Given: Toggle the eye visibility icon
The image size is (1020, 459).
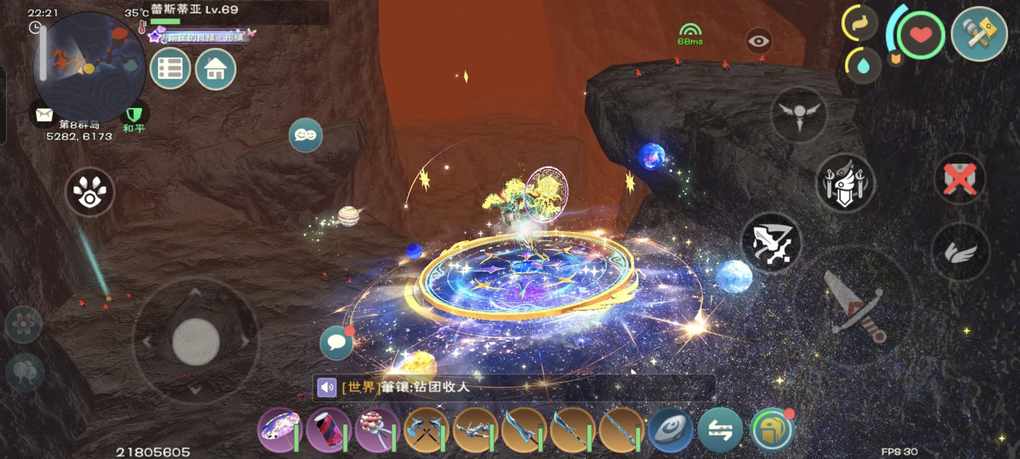Looking at the screenshot, I should pyautogui.click(x=759, y=41).
